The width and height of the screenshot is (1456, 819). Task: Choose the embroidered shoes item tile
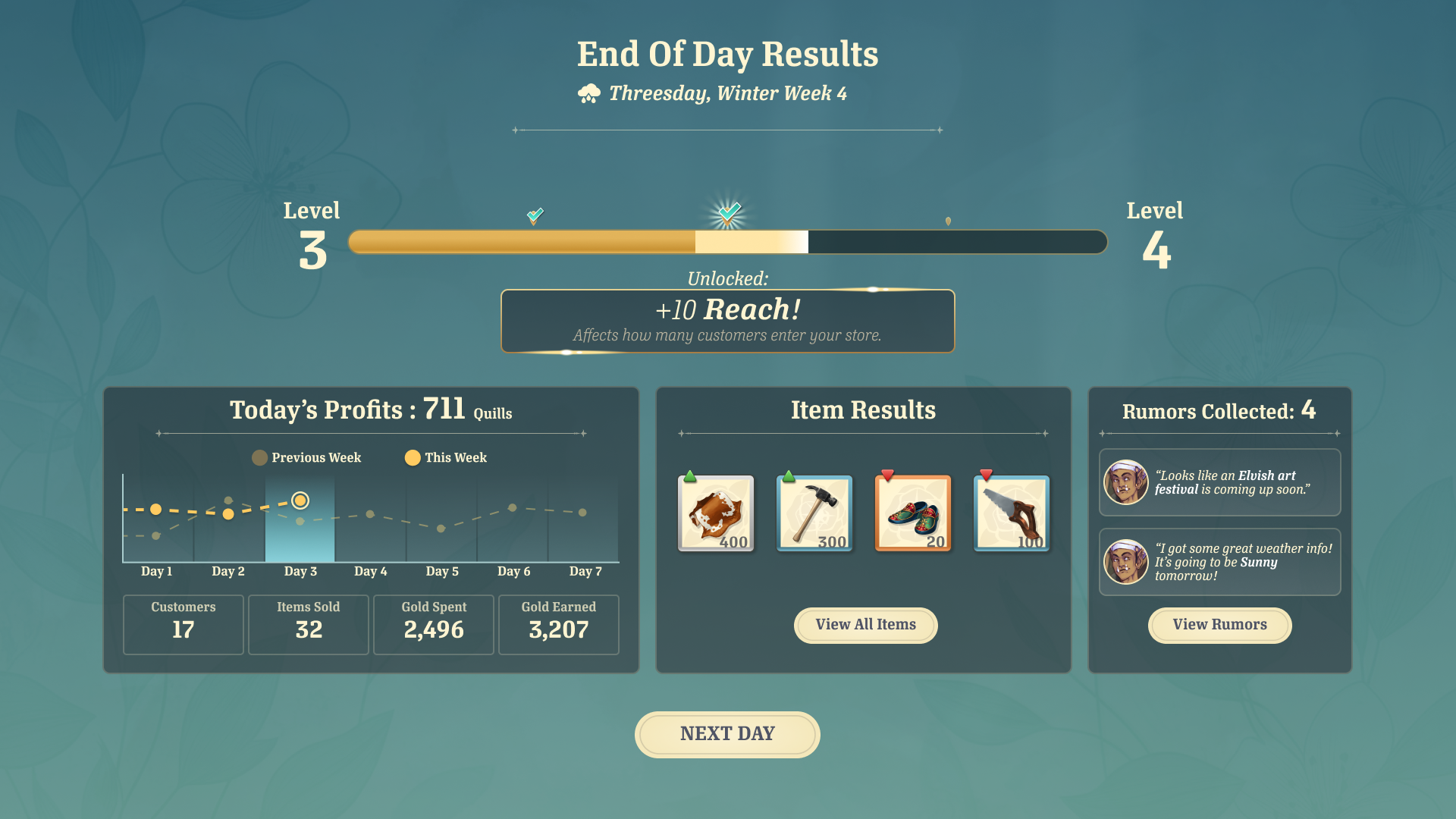tap(913, 513)
